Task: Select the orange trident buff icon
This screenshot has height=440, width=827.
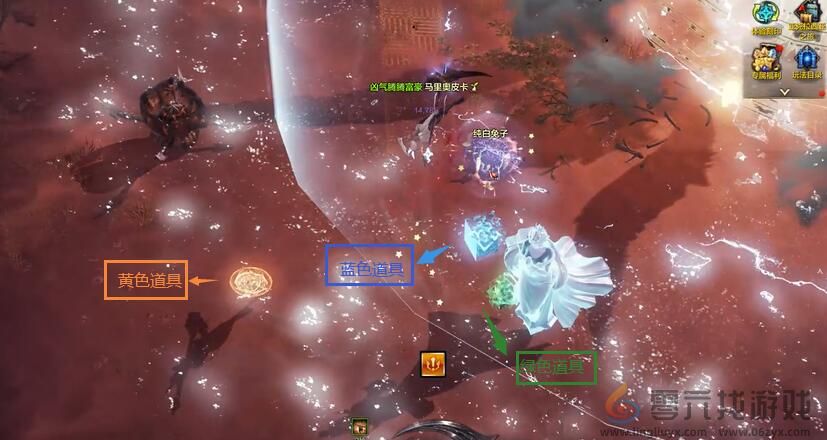Action: [432, 364]
